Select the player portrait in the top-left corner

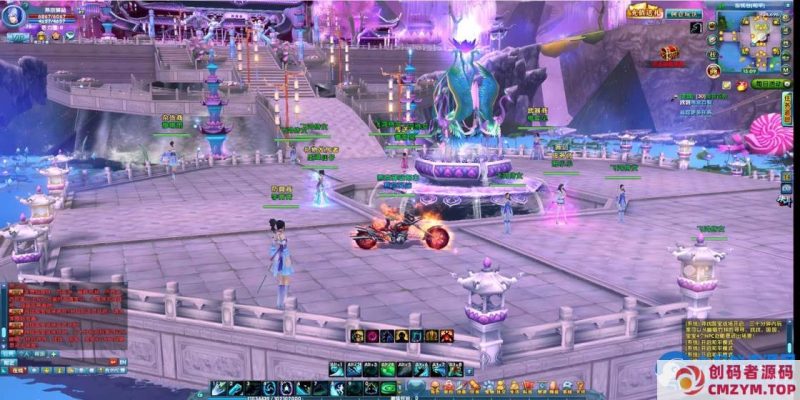(14, 11)
